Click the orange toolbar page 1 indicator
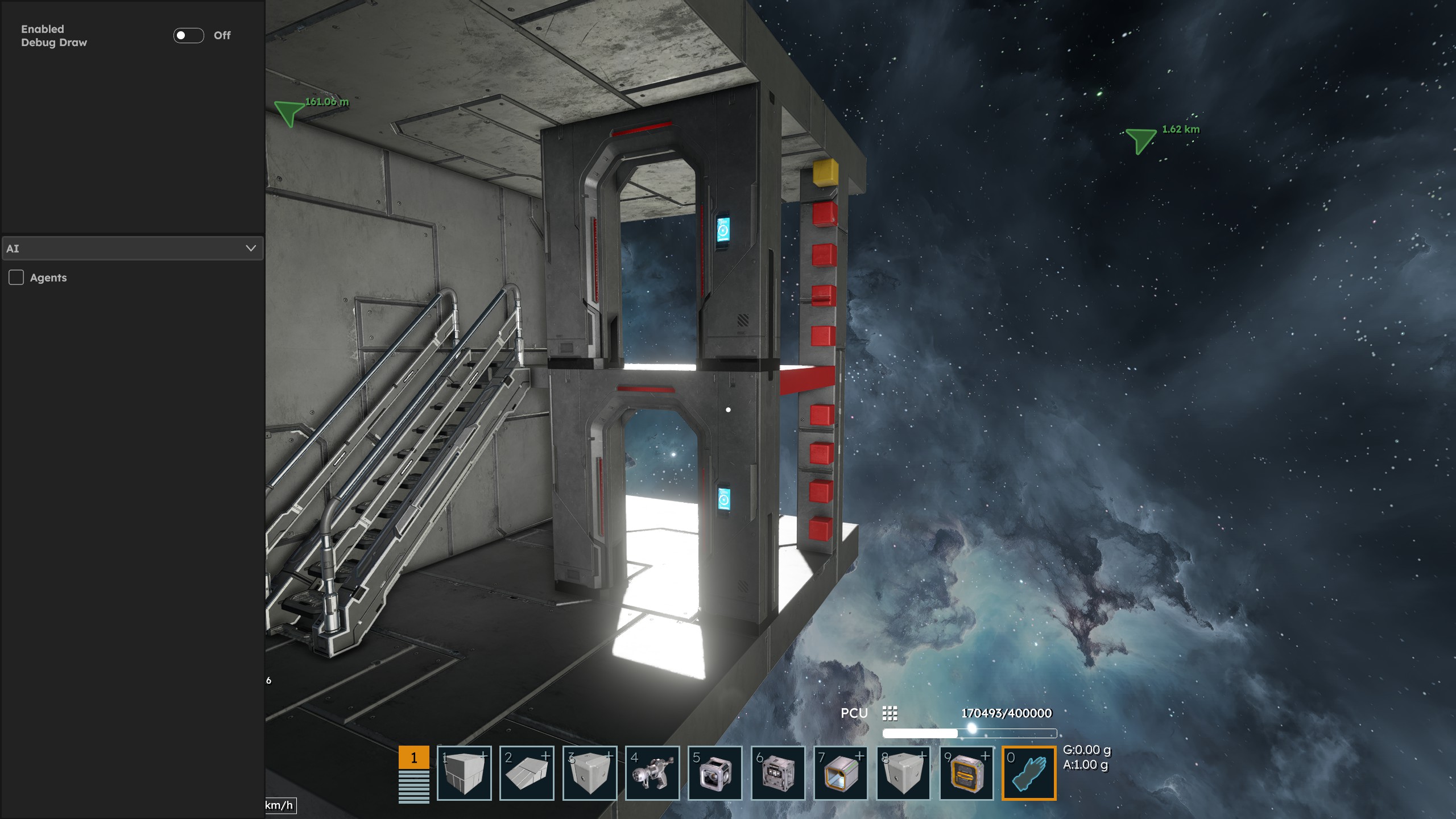Screen dimensions: 1456x819 (x=413, y=758)
